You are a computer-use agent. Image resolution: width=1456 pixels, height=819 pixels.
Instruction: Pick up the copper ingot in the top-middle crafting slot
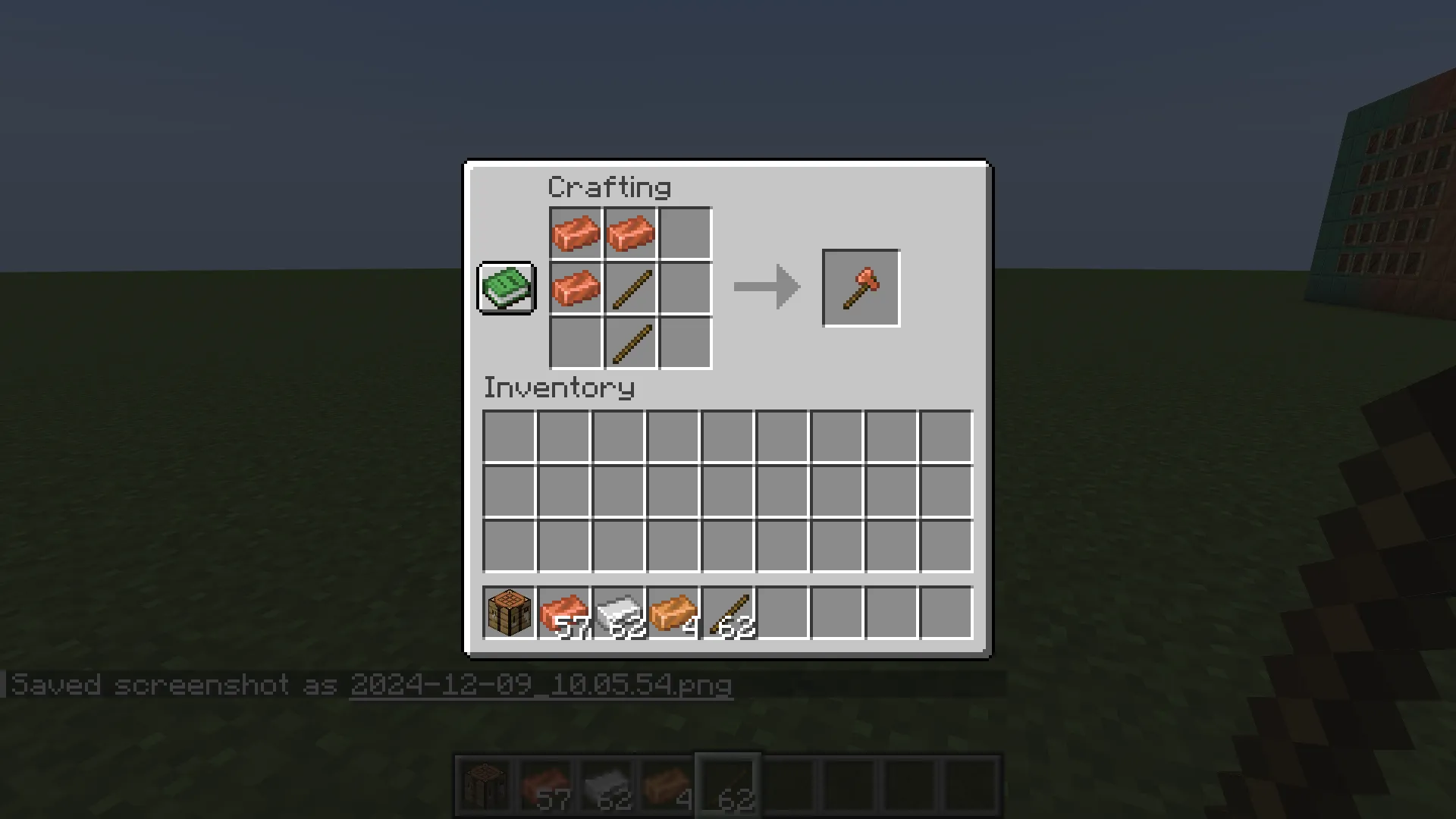click(x=630, y=233)
